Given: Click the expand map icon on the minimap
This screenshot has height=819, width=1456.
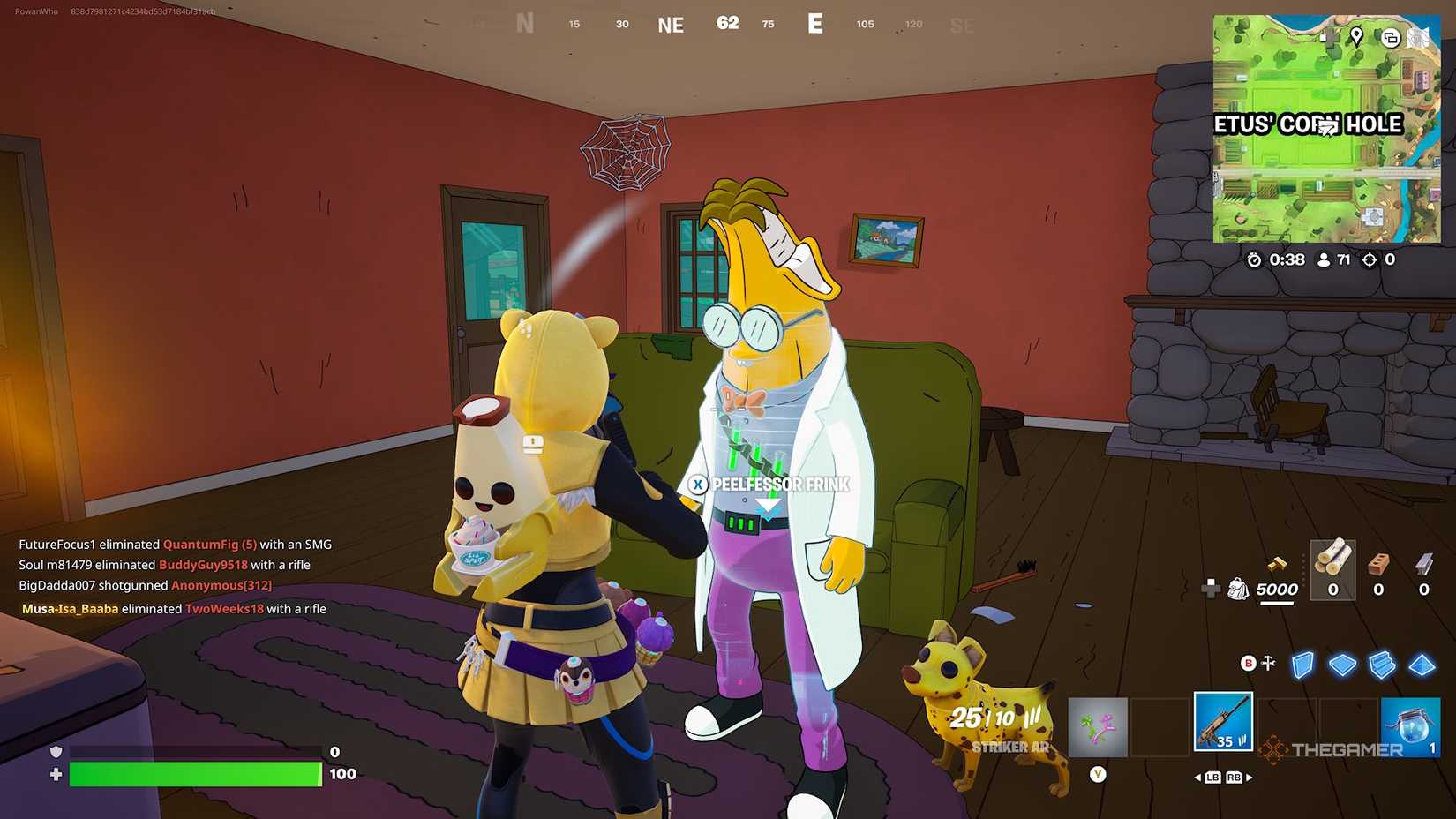Looking at the screenshot, I should click(x=1391, y=37).
